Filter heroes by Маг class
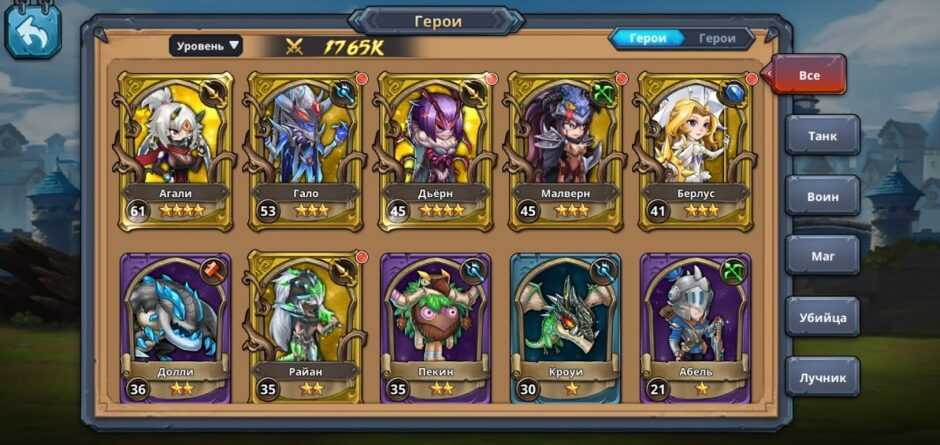940x445 pixels. pos(822,256)
